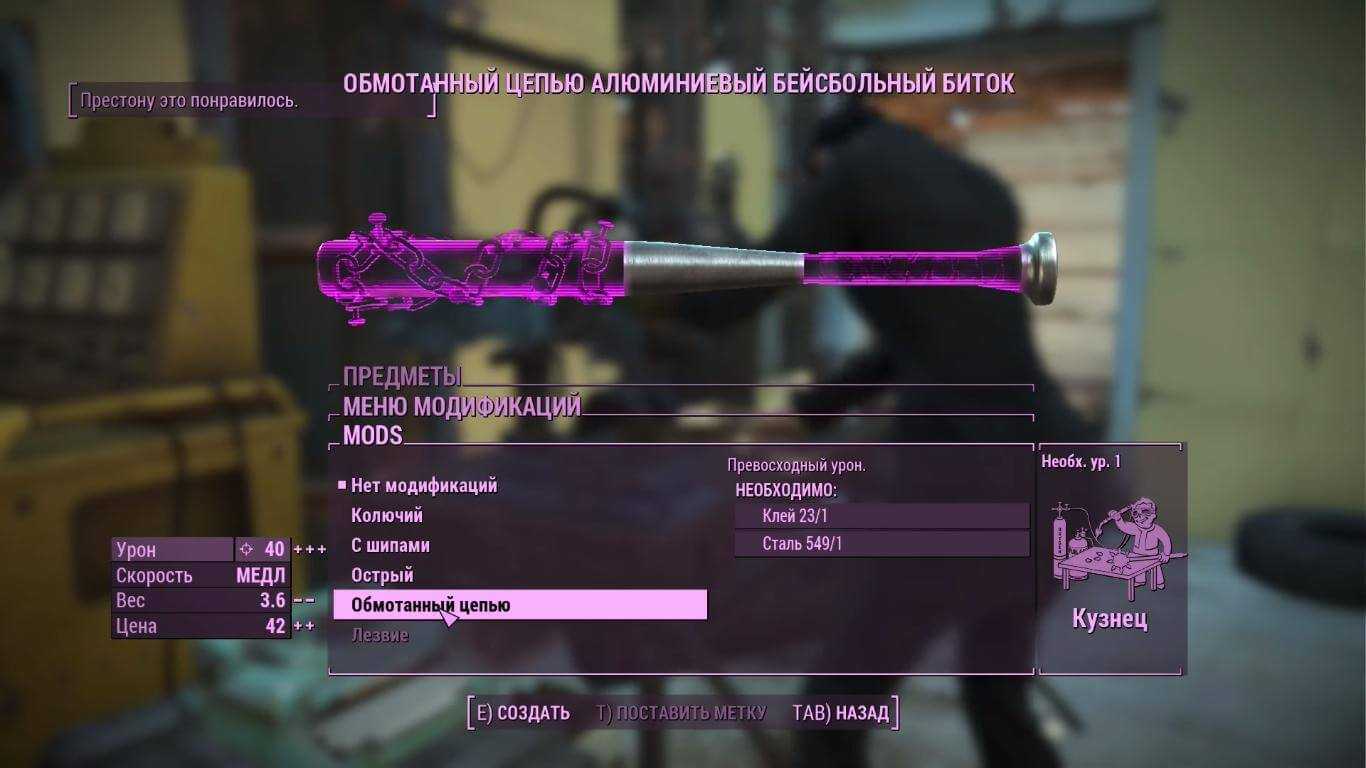The height and width of the screenshot is (768, 1366).
Task: Select the "С шипами" modification
Action: (390, 546)
